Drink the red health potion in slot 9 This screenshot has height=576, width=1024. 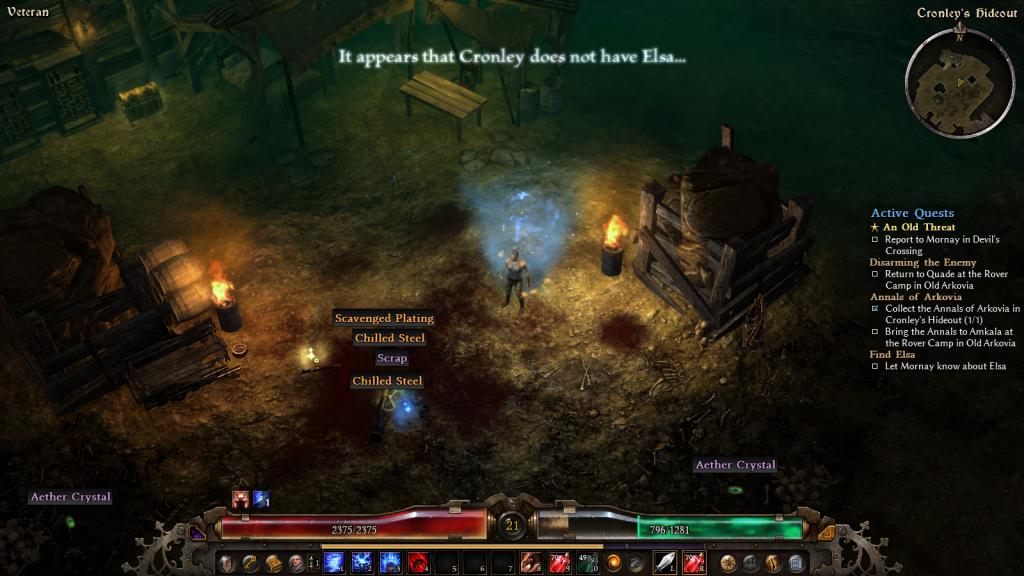tap(560, 563)
